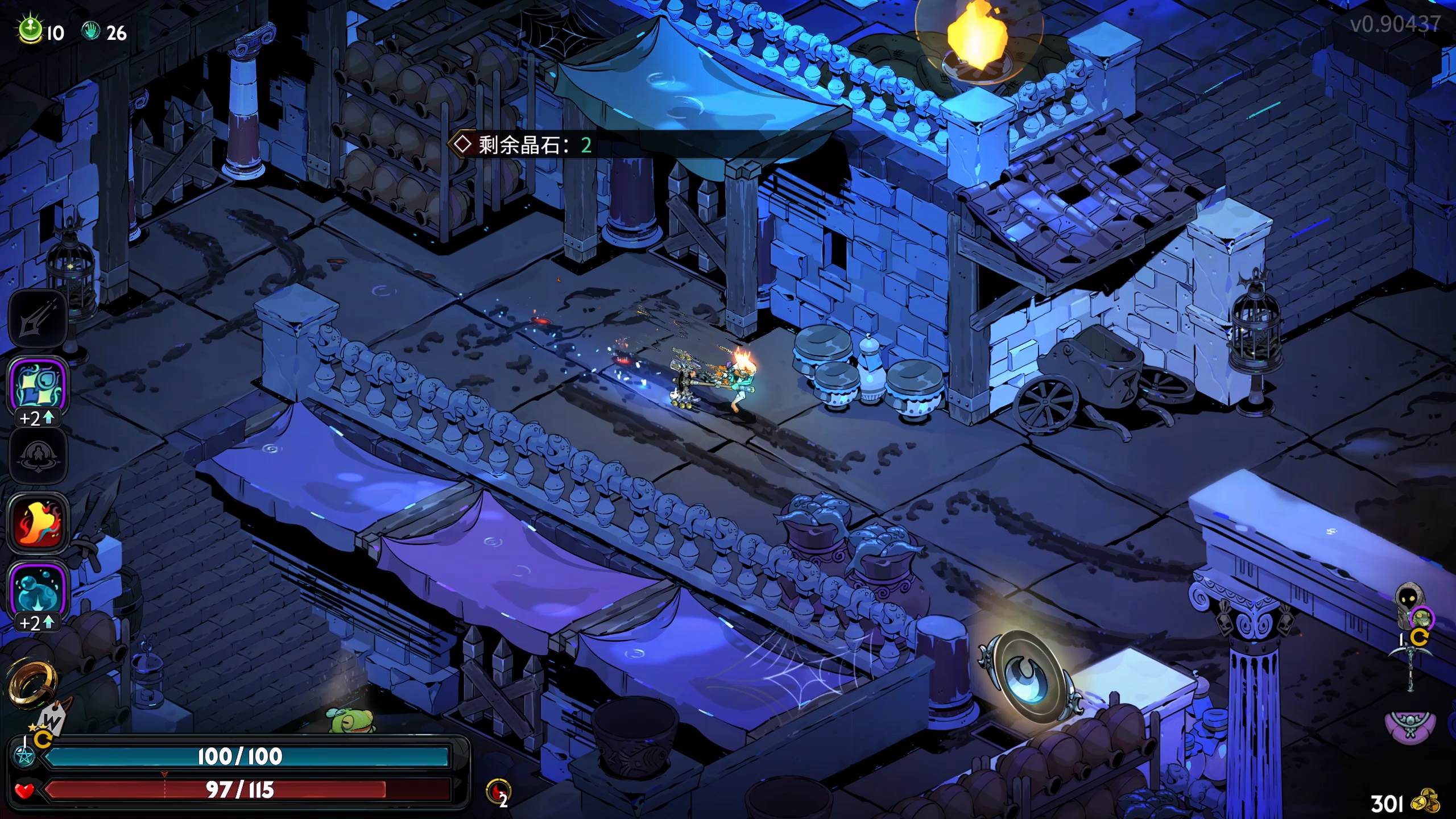Image resolution: width=1456 pixels, height=819 pixels.
Task: Click the green orb resource icon
Action: coord(30,31)
